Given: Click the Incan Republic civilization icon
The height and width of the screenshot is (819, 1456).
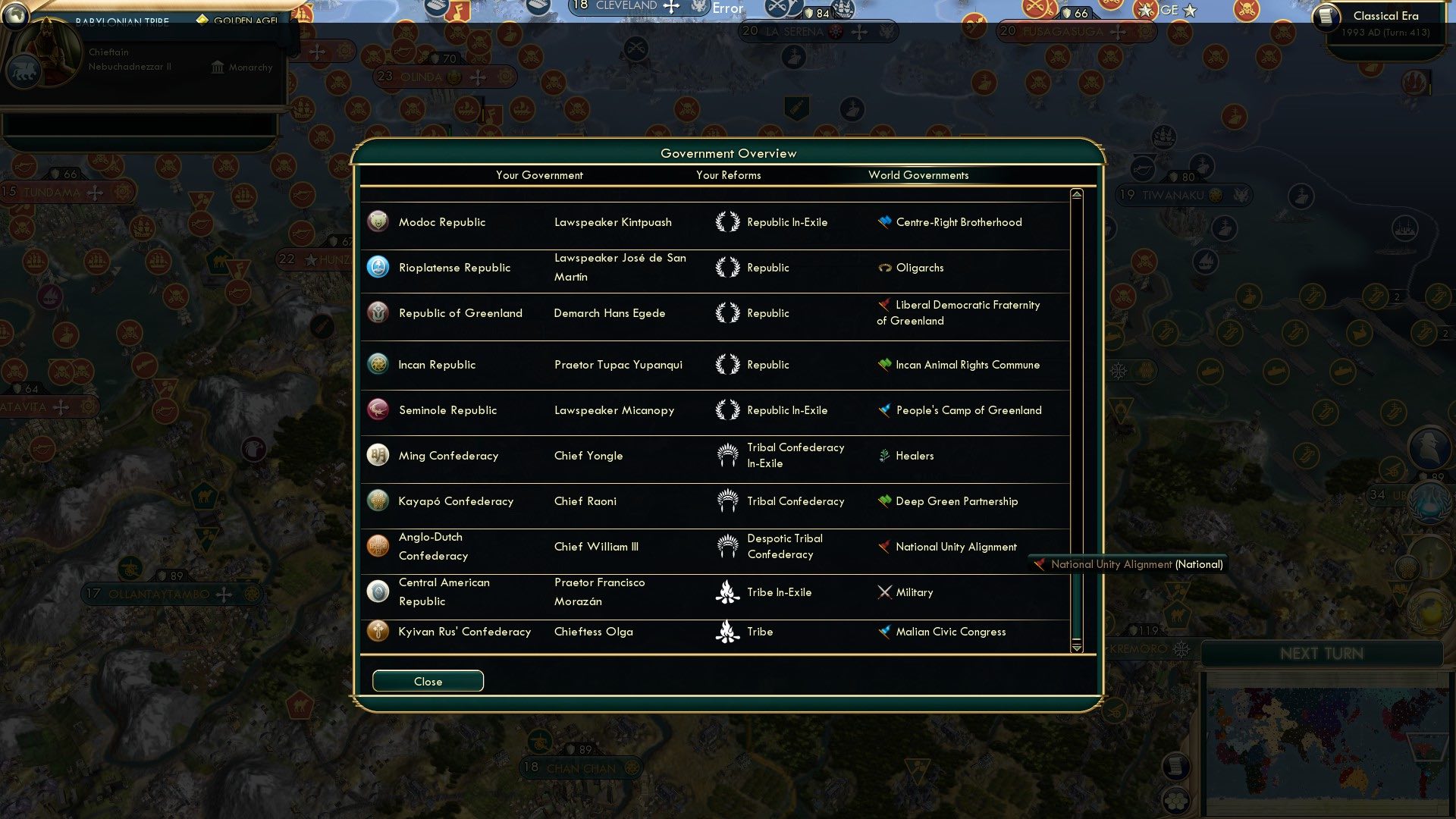Looking at the screenshot, I should click(378, 364).
